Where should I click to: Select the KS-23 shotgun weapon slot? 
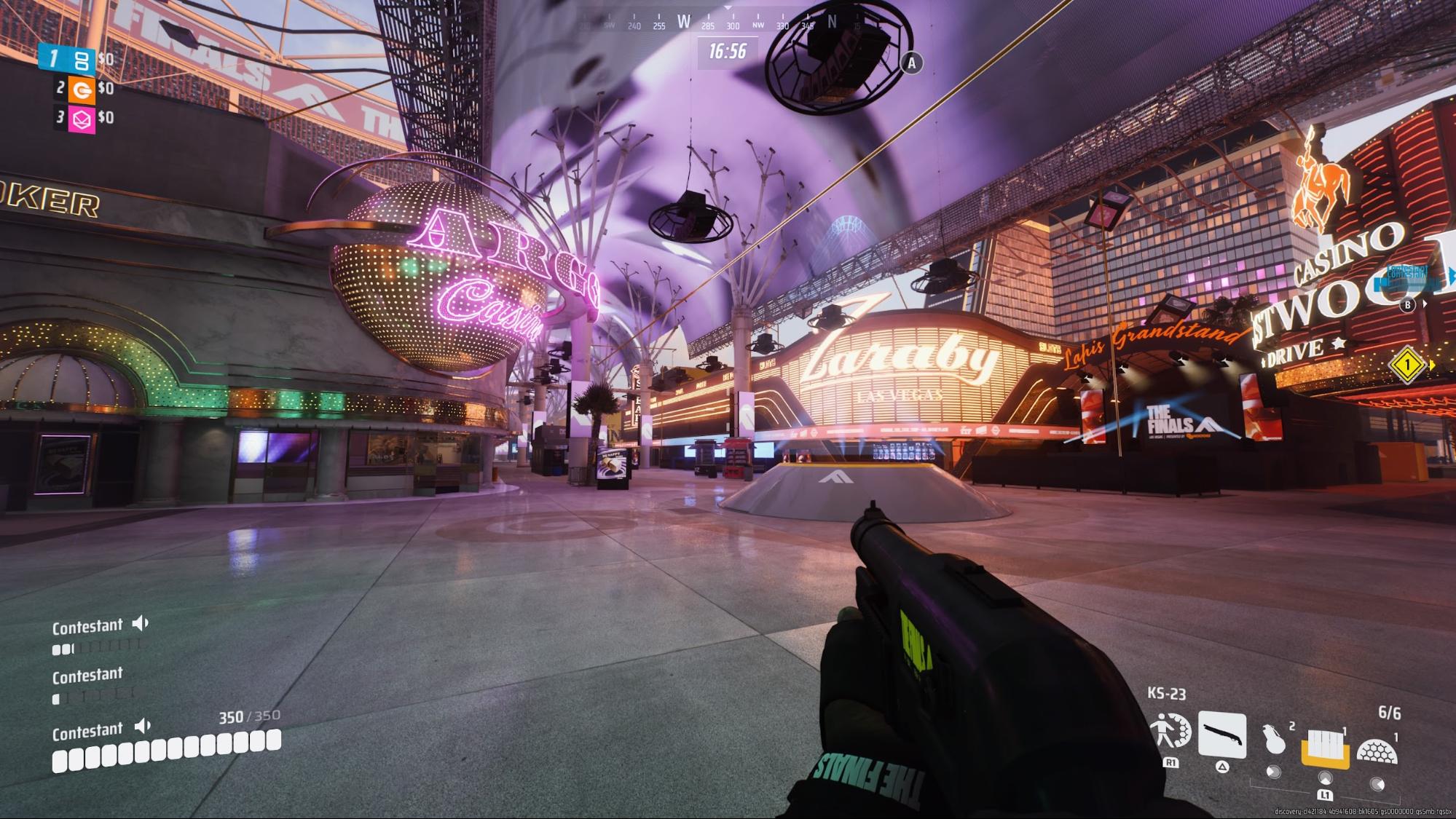[x=1221, y=735]
